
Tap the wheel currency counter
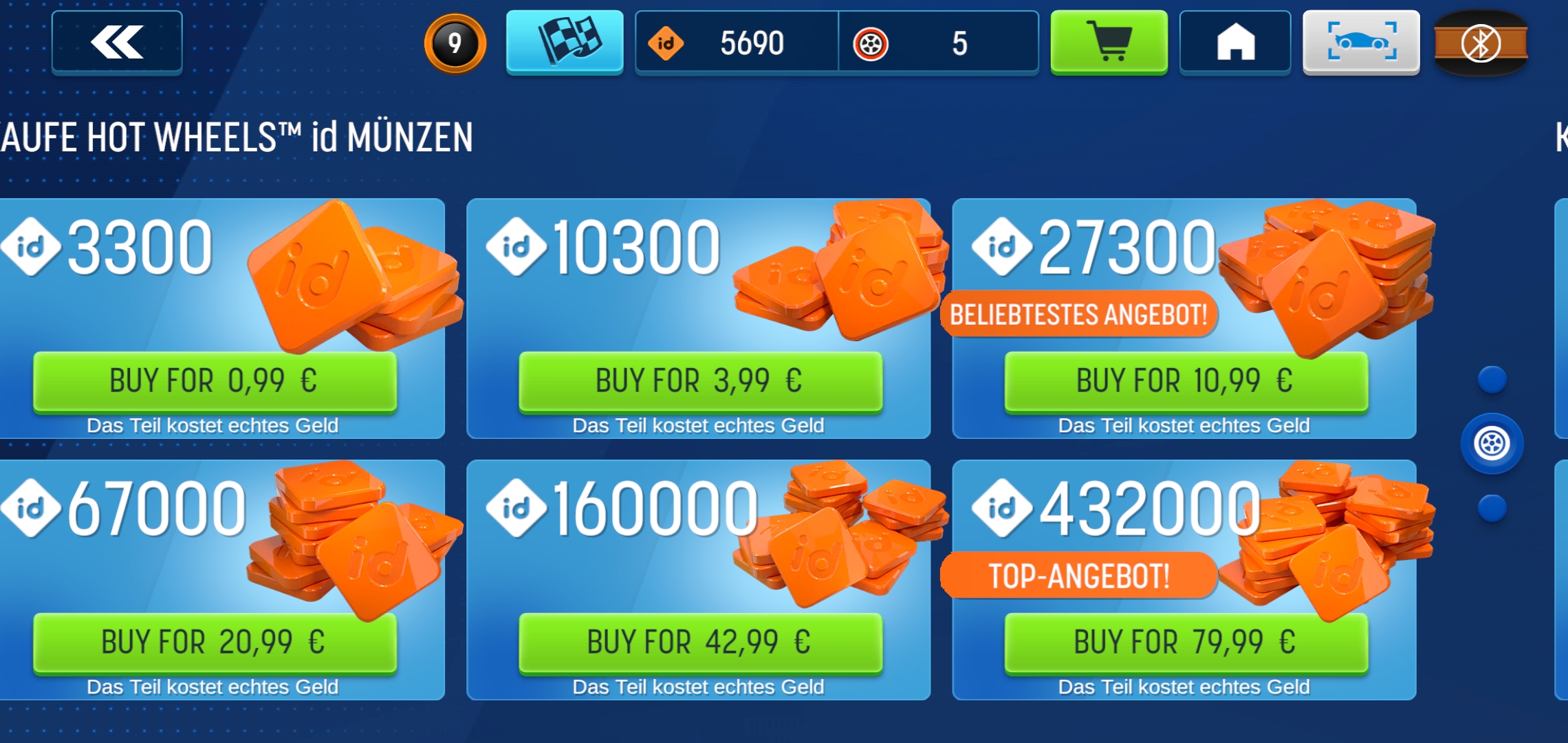(x=938, y=43)
